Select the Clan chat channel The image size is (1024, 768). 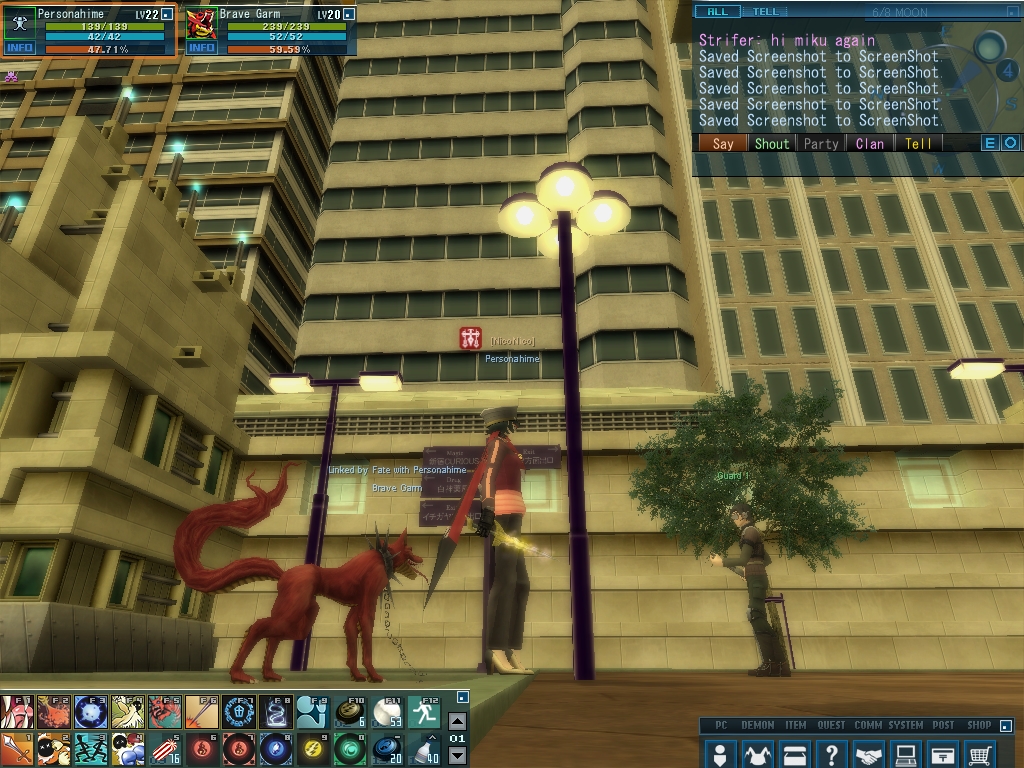tap(870, 144)
